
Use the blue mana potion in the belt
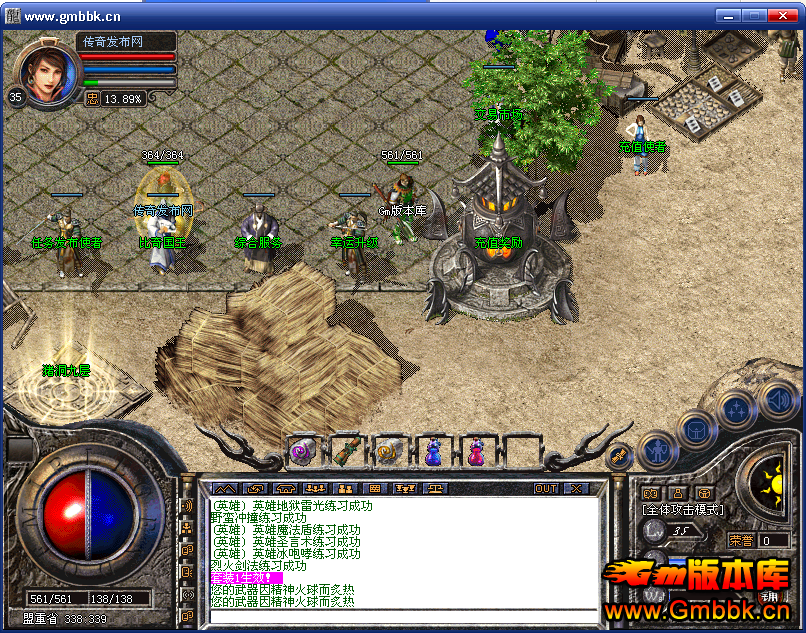pos(433,452)
